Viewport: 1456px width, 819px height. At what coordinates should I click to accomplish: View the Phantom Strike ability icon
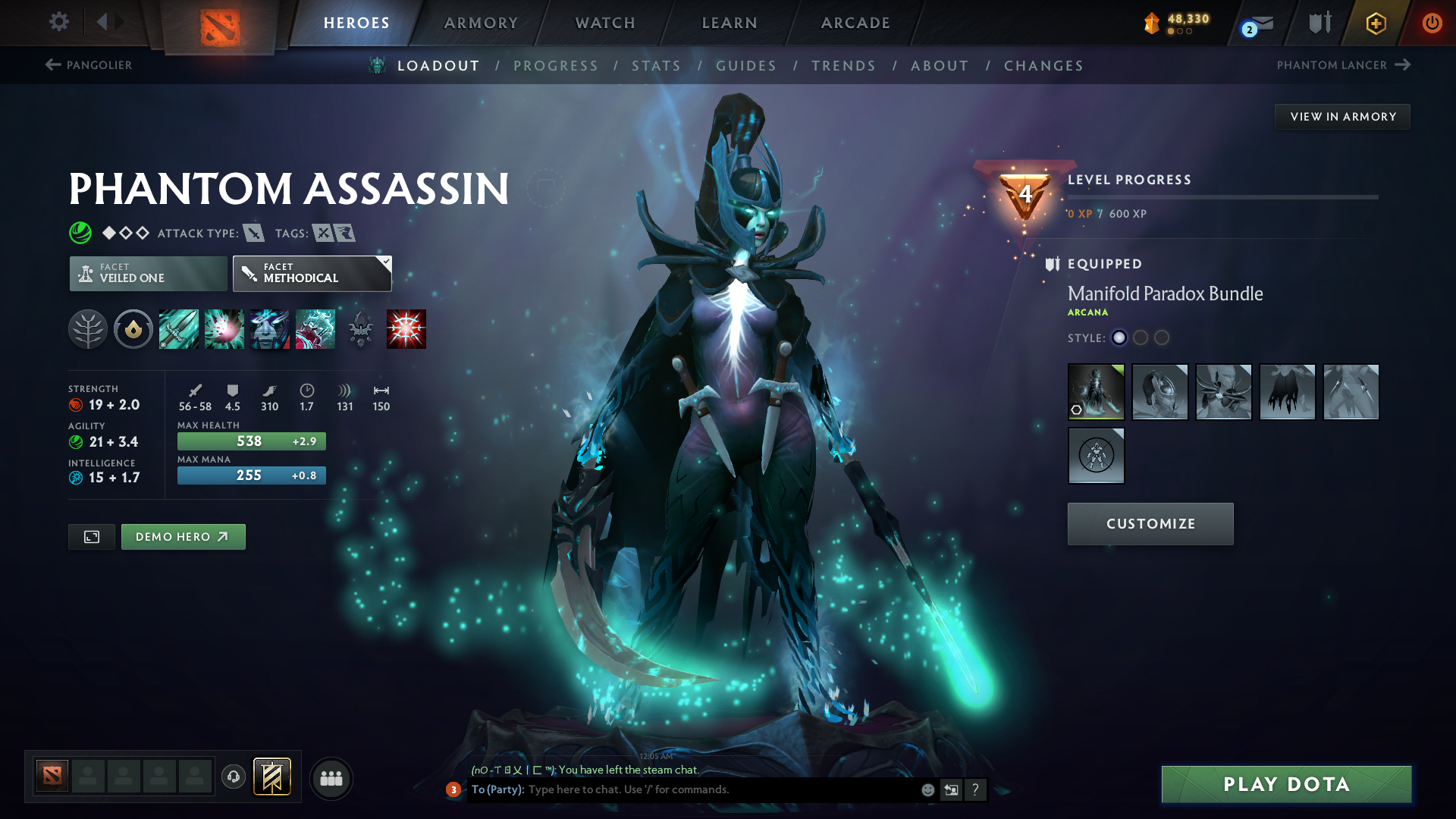pos(224,328)
